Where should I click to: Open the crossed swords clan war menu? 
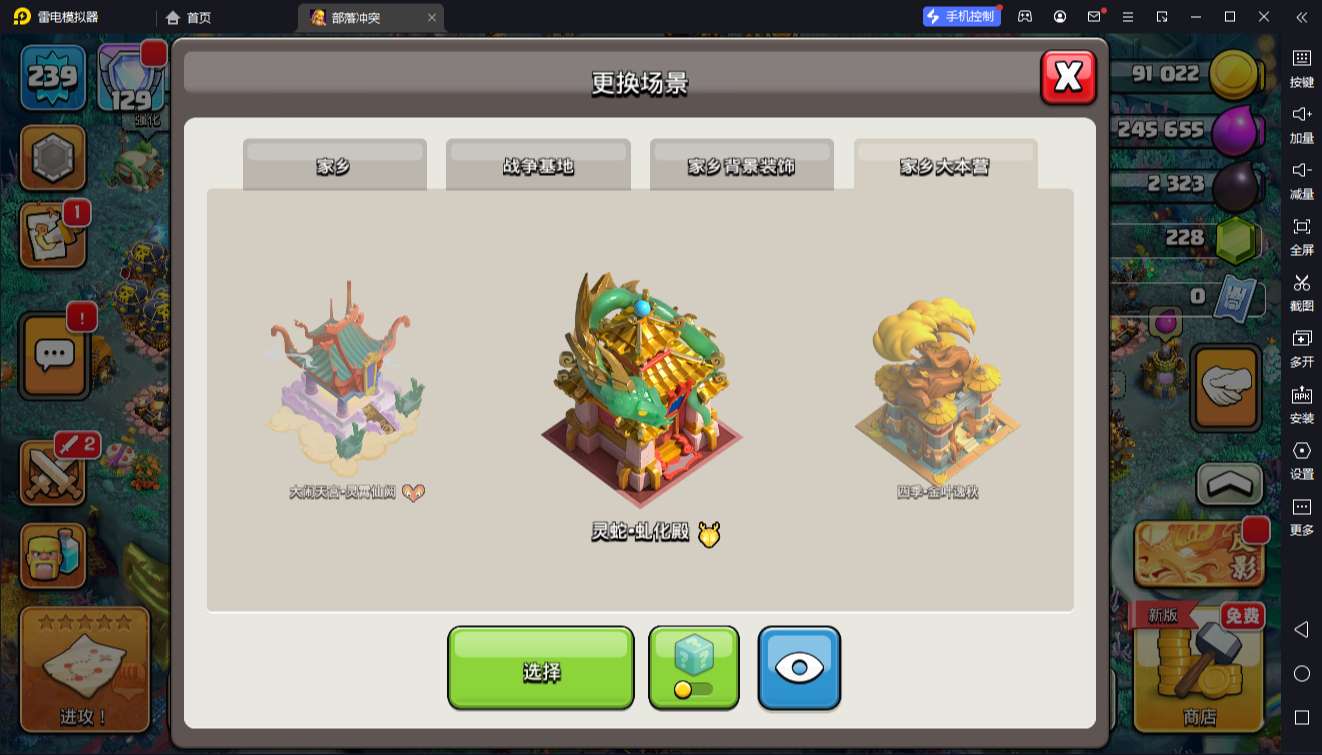tap(54, 472)
